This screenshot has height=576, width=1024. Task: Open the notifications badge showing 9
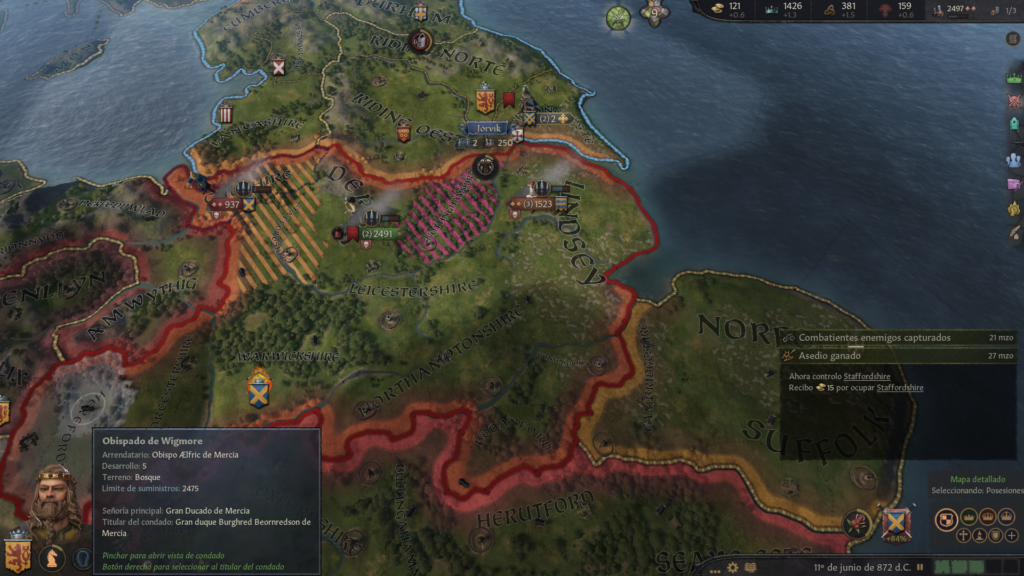[654, 13]
